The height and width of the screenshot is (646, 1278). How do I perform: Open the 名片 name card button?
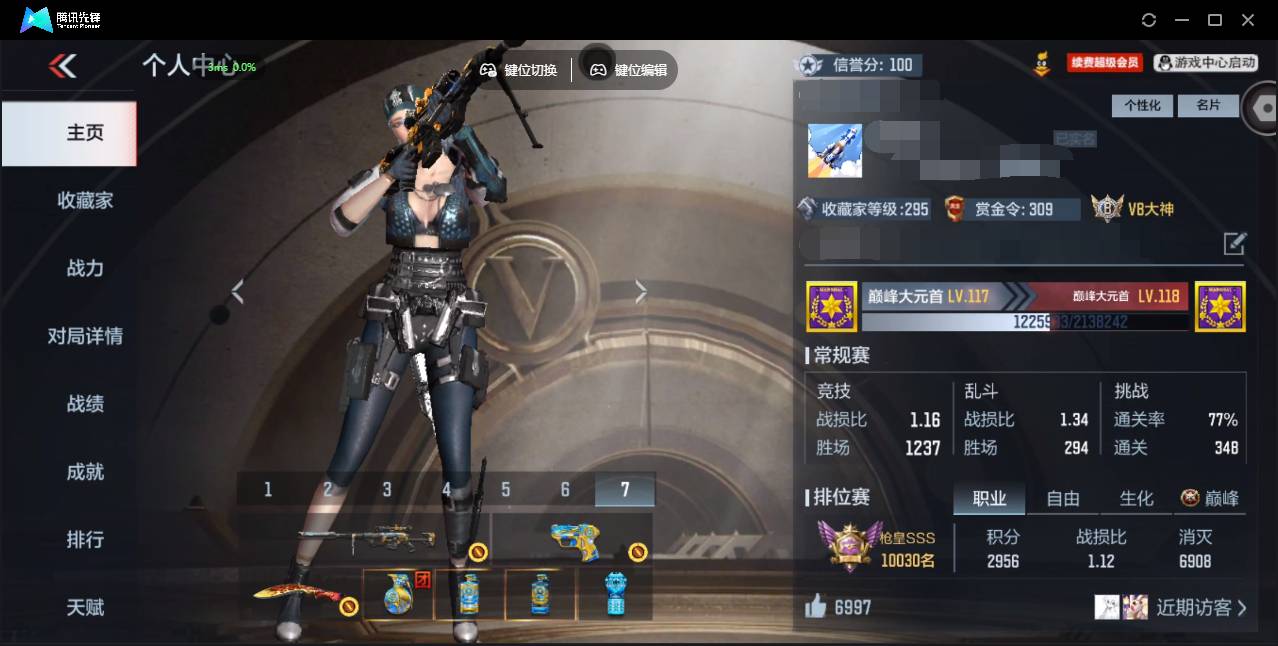pyautogui.click(x=1208, y=105)
